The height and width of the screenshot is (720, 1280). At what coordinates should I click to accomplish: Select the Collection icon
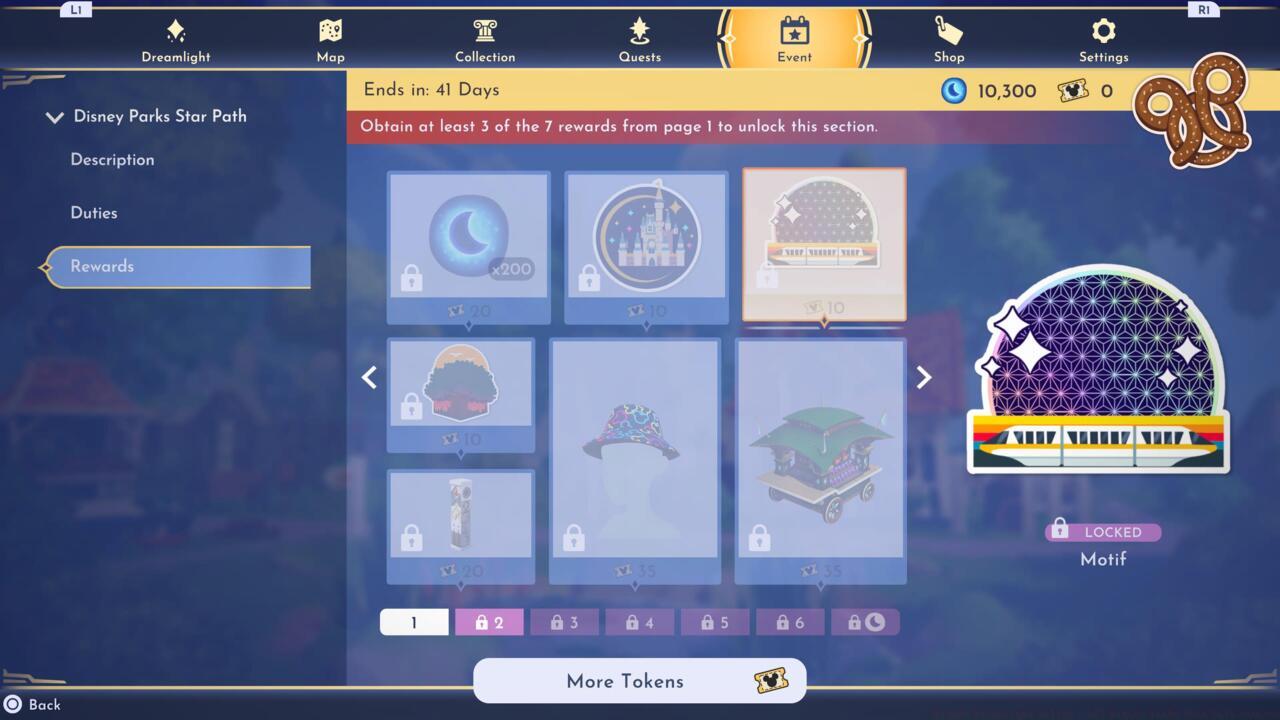[x=485, y=38]
